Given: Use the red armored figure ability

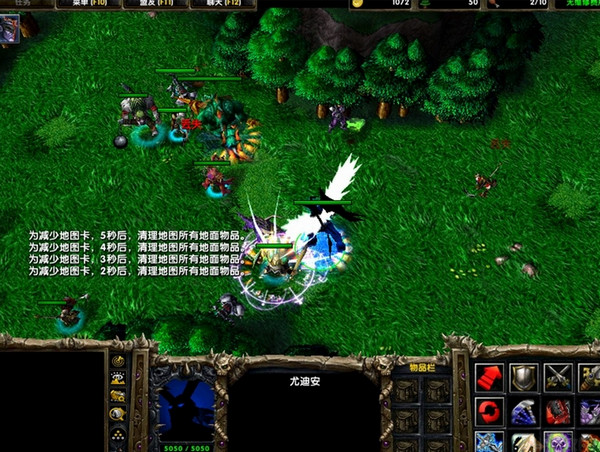Looking at the screenshot, I should tap(558, 411).
